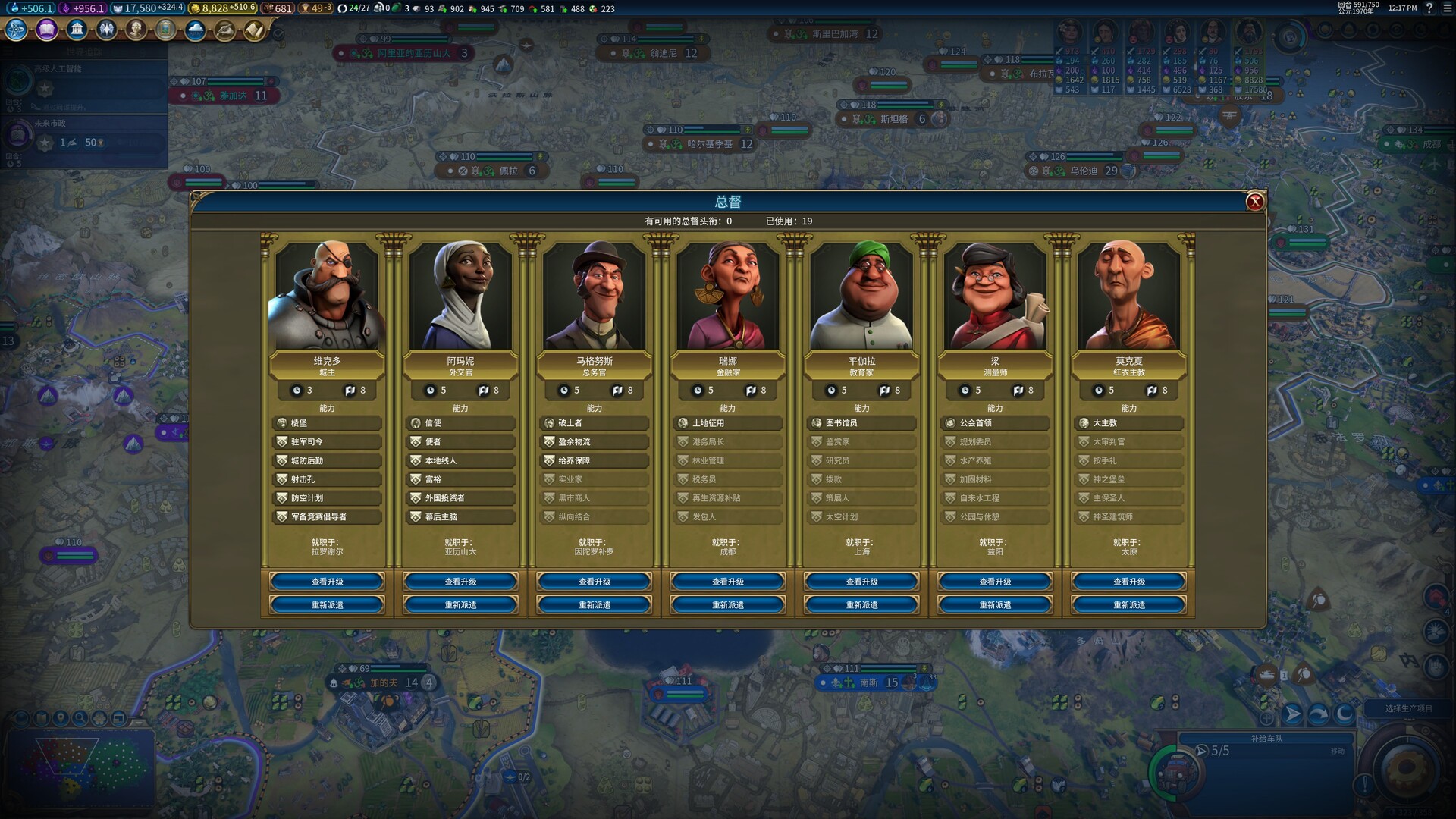Click the portrait of governor 梁

coord(995,297)
